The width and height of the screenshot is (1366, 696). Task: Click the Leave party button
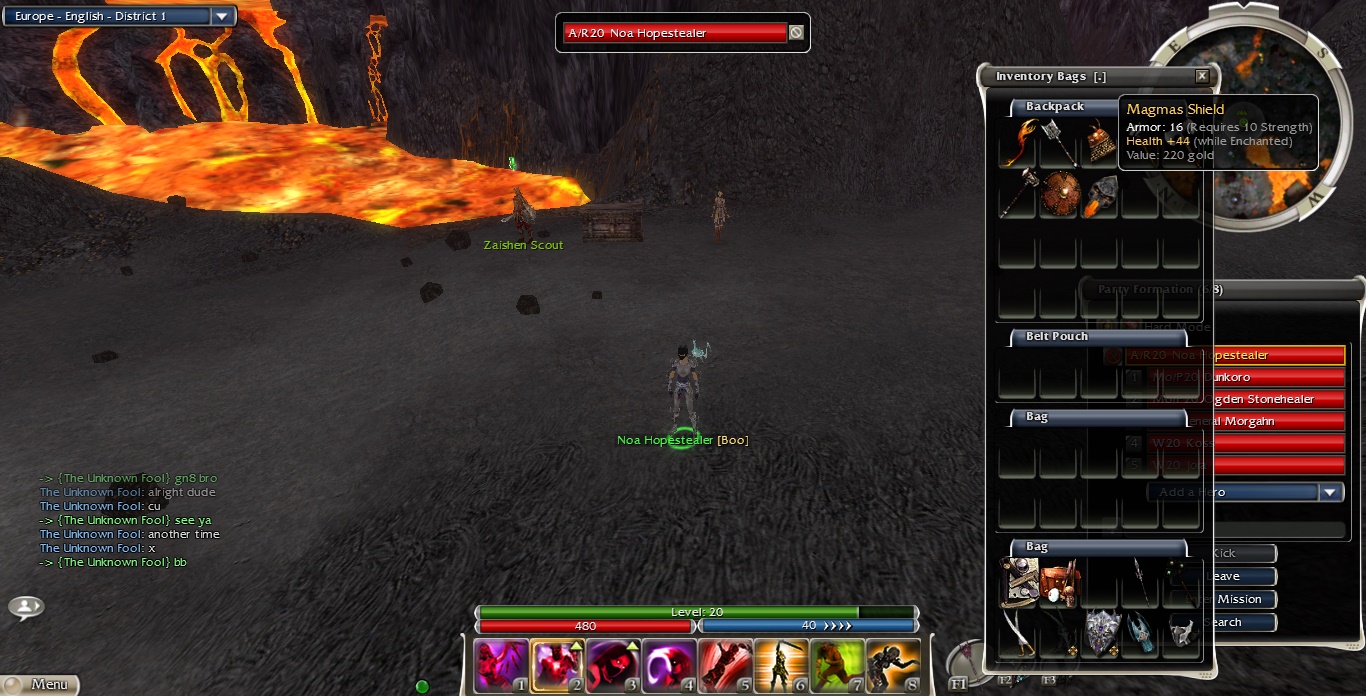(x=1240, y=576)
